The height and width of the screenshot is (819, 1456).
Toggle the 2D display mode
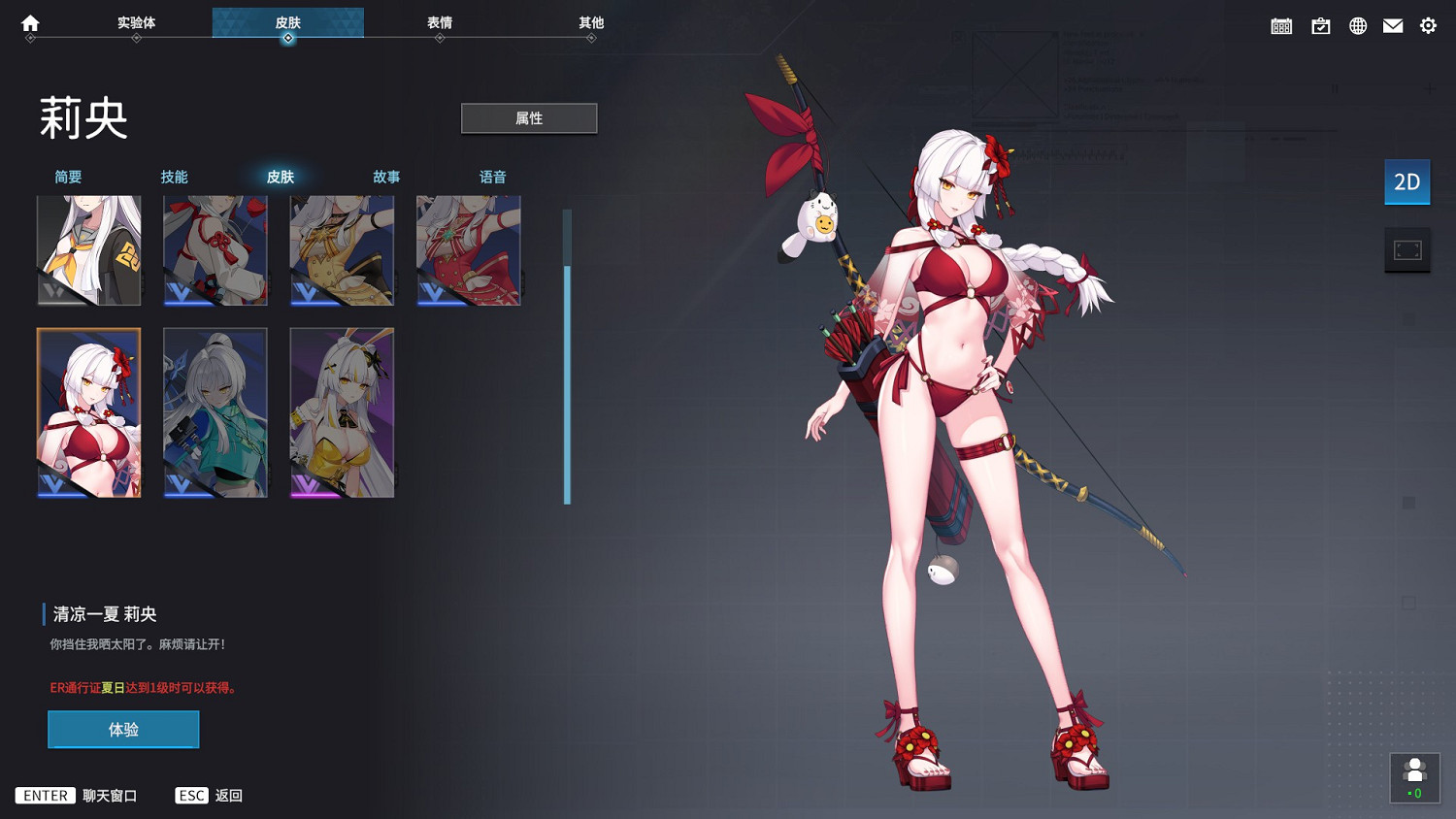click(1406, 181)
